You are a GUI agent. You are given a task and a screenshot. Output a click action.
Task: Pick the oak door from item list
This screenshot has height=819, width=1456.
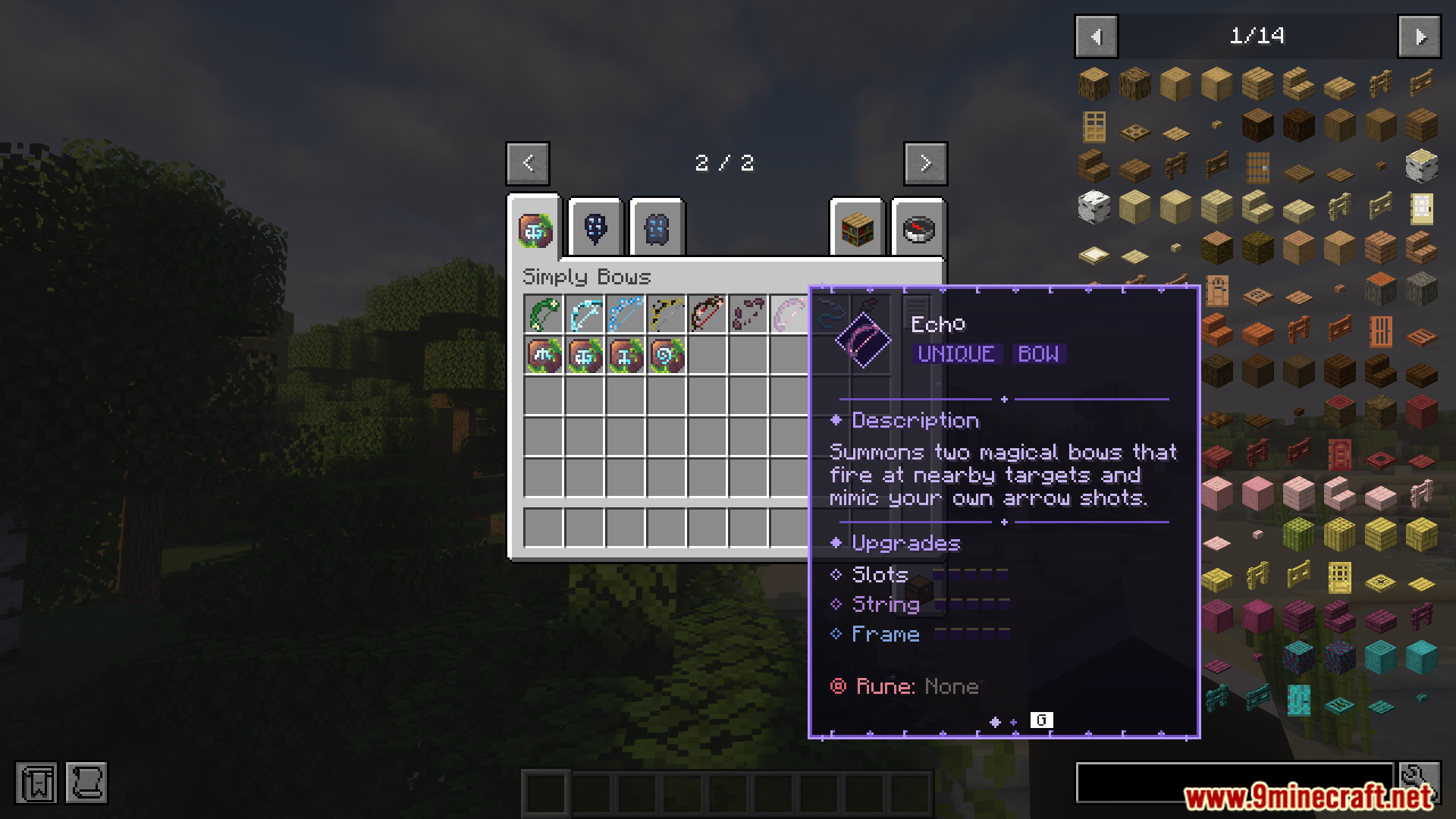(1094, 126)
